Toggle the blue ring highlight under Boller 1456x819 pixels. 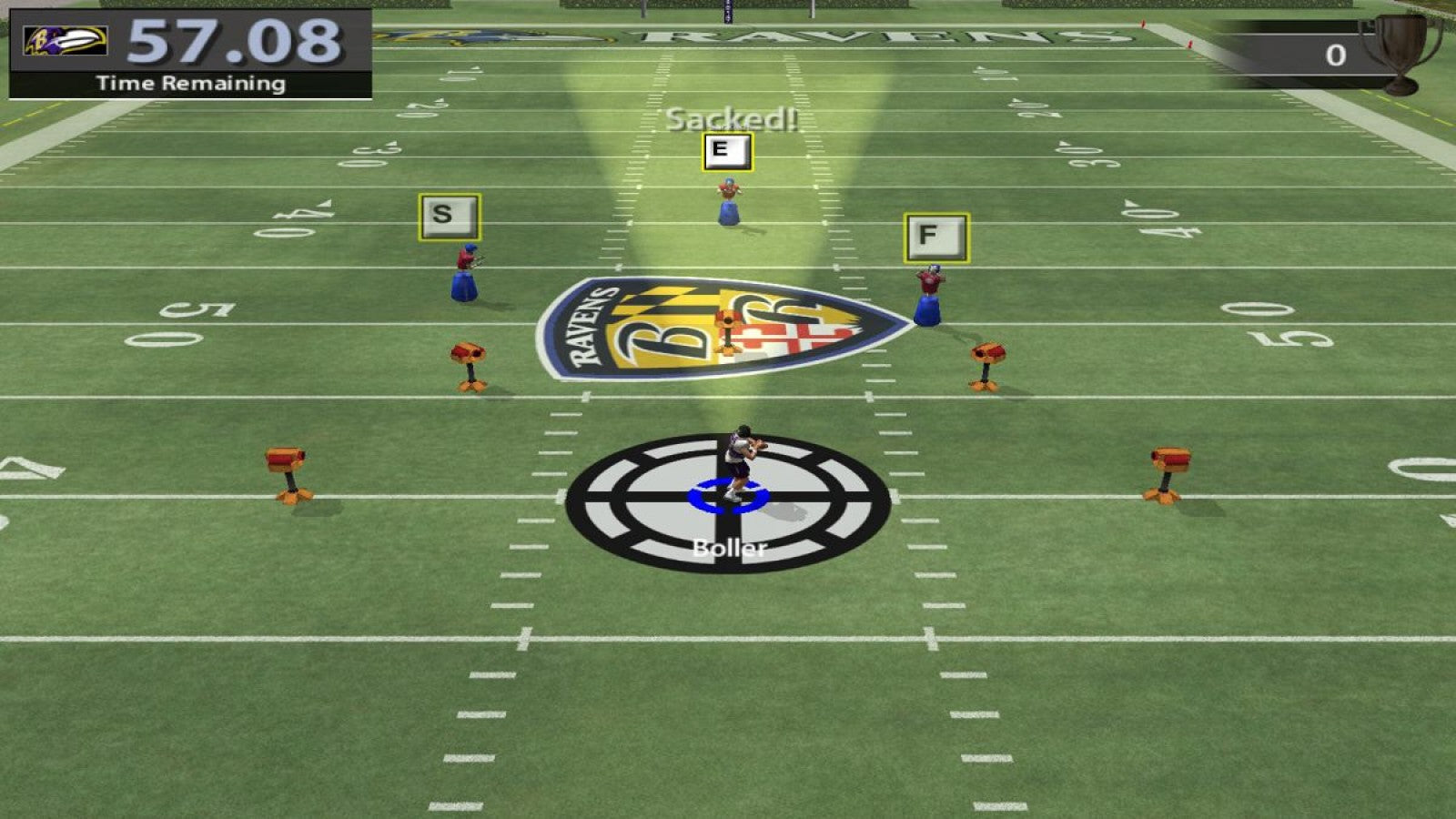coord(728,496)
